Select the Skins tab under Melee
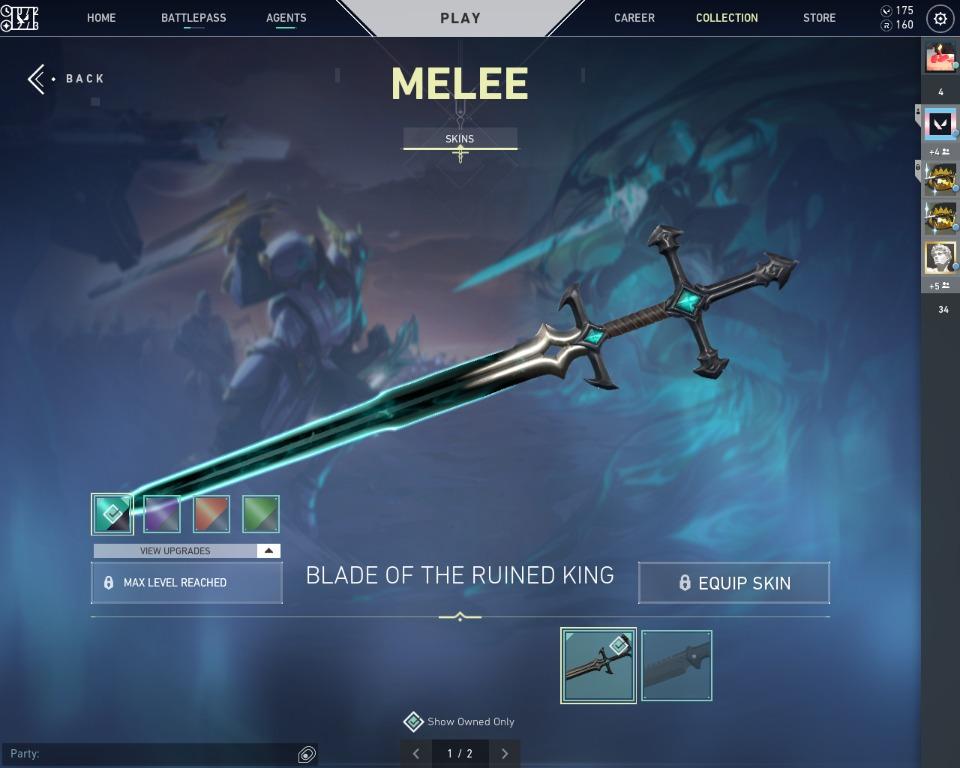 point(460,139)
